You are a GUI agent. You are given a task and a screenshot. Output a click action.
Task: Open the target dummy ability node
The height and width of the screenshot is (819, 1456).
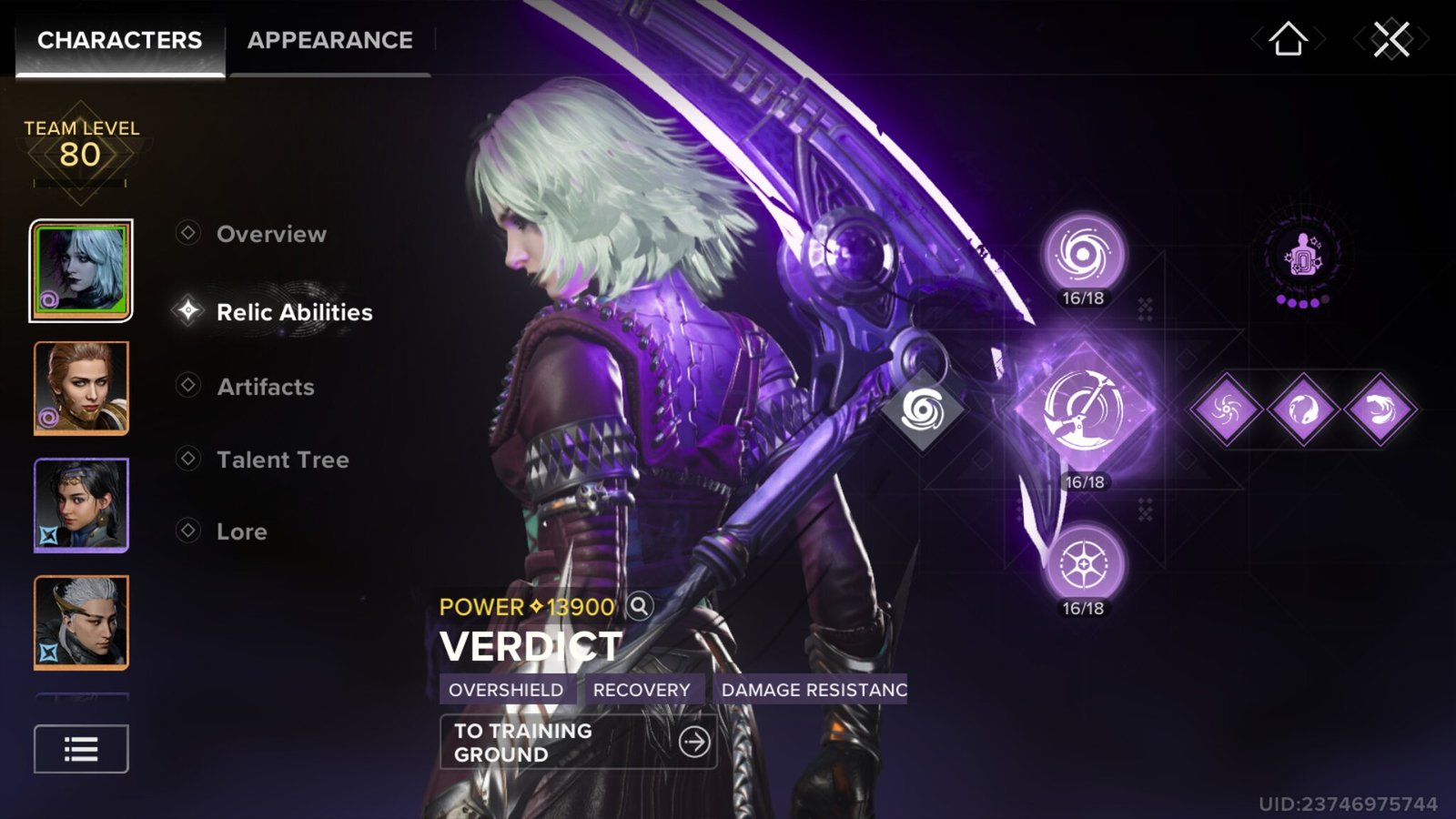point(1302,257)
